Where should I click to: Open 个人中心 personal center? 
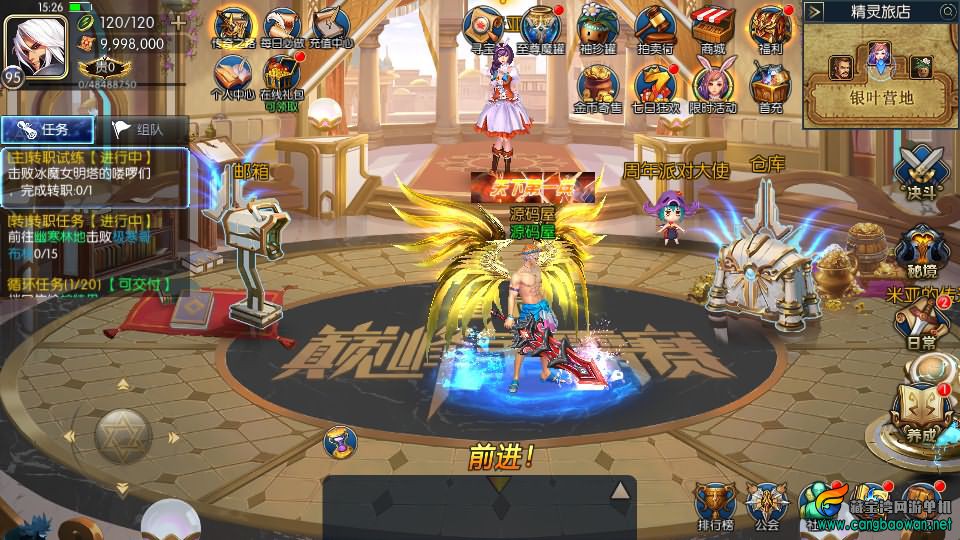click(232, 76)
